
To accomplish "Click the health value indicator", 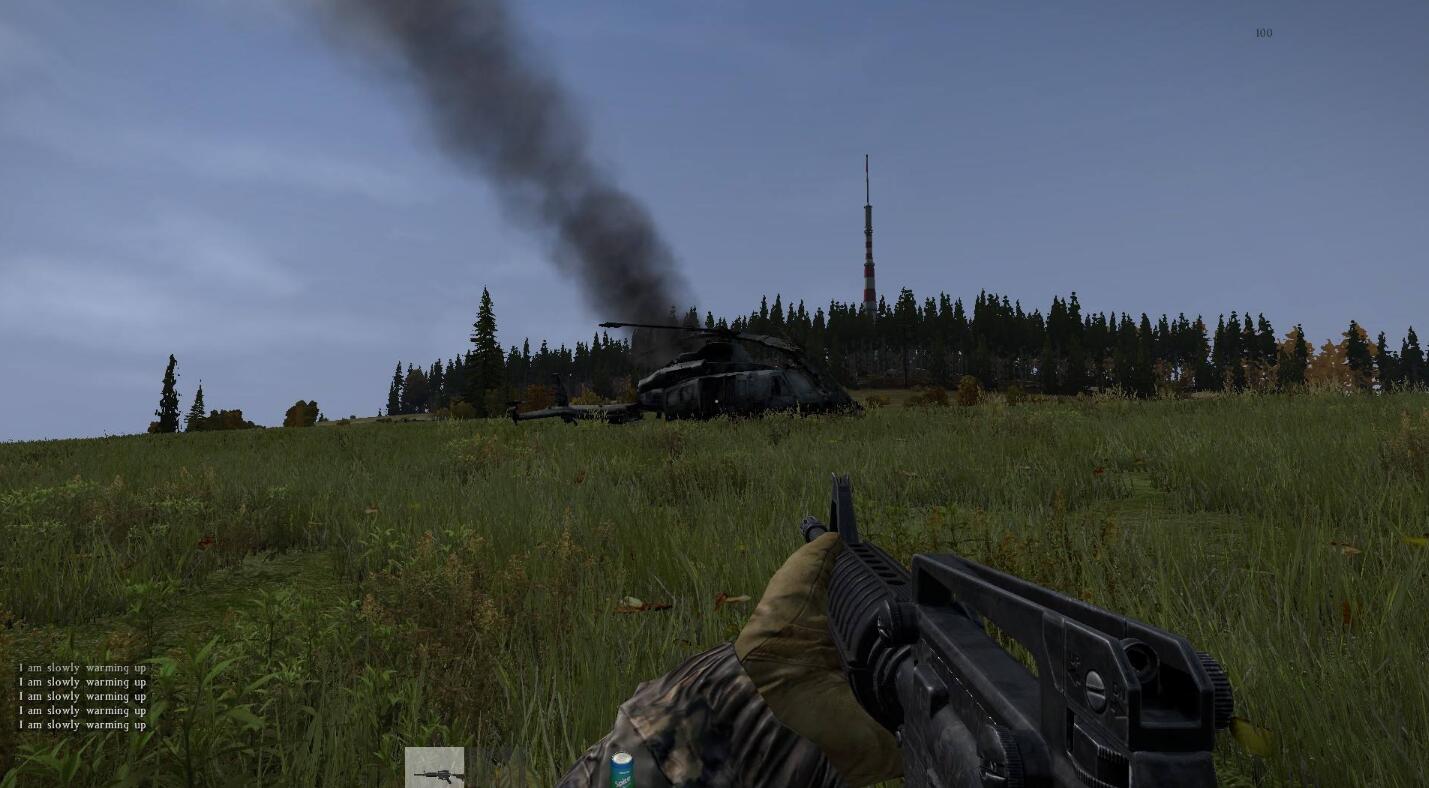I will 1263,33.
